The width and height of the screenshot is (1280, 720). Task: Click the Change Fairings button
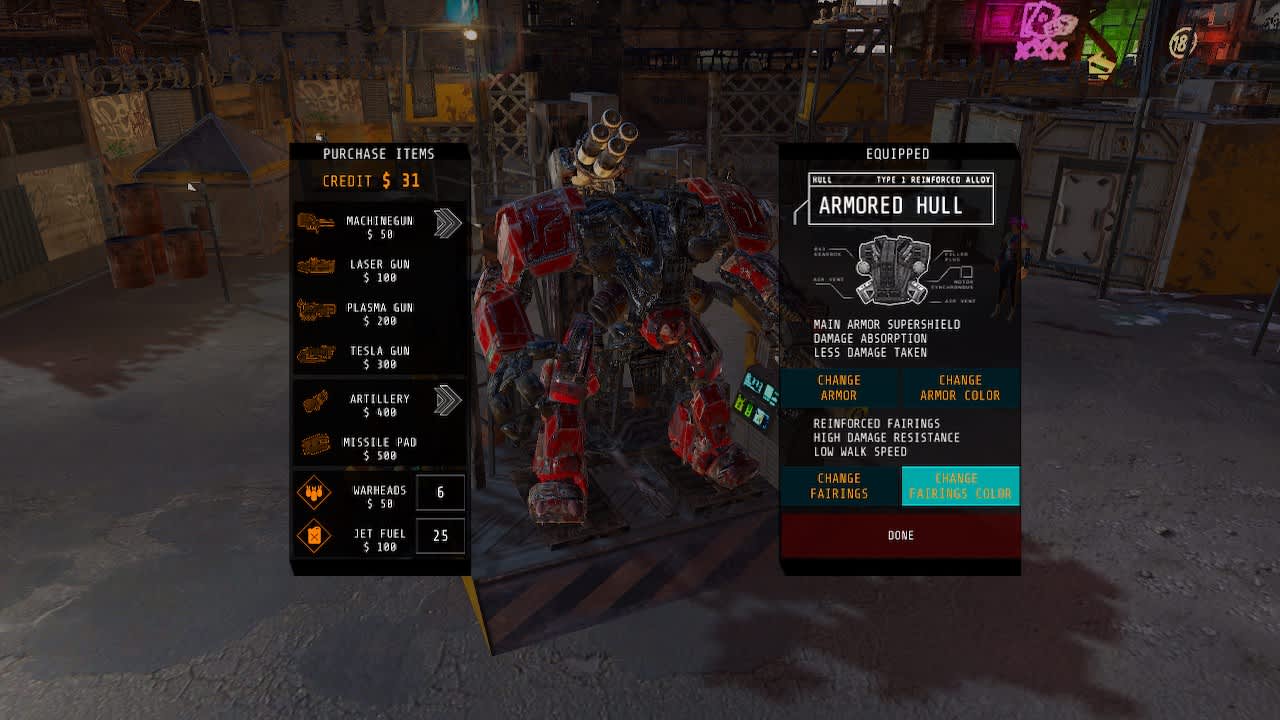point(839,485)
